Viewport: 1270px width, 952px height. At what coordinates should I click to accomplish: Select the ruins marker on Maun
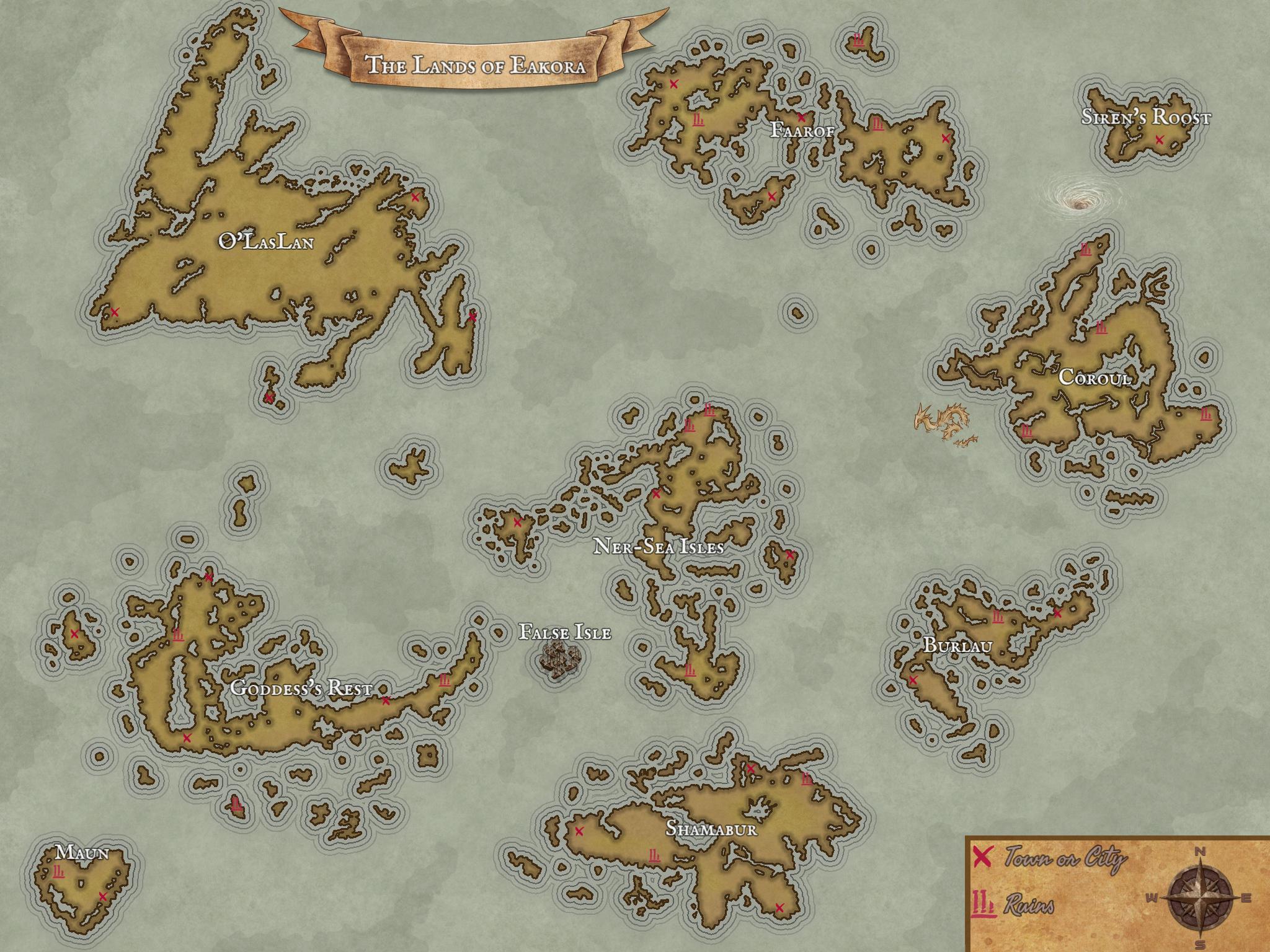pyautogui.click(x=59, y=872)
